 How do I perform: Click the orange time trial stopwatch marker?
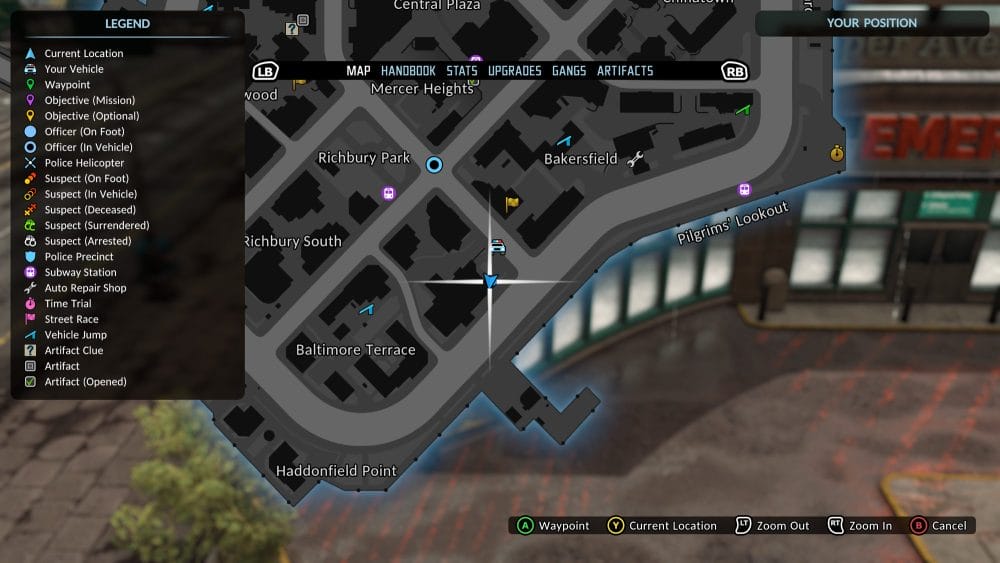837,153
